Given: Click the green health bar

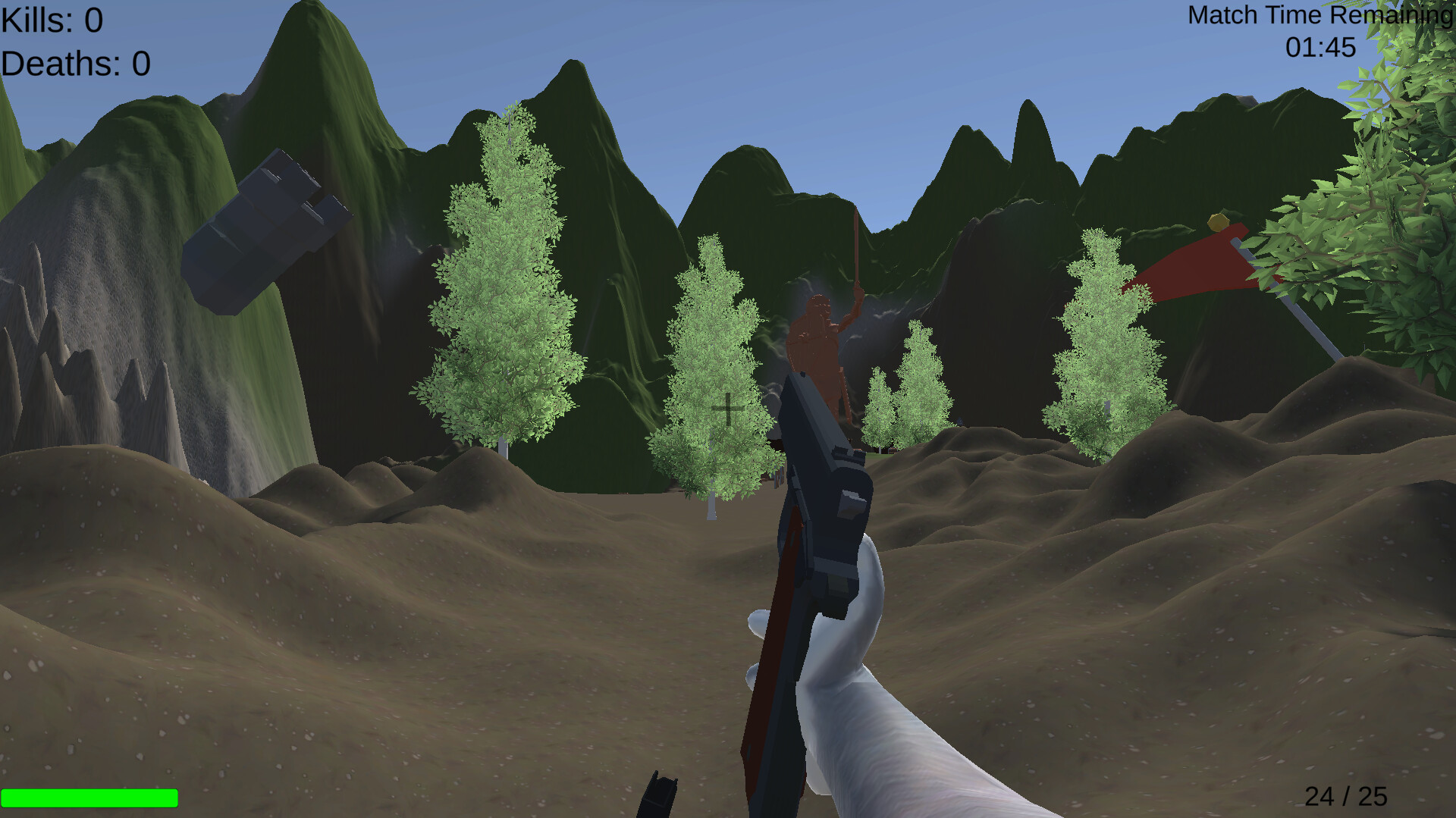Looking at the screenshot, I should (x=91, y=797).
